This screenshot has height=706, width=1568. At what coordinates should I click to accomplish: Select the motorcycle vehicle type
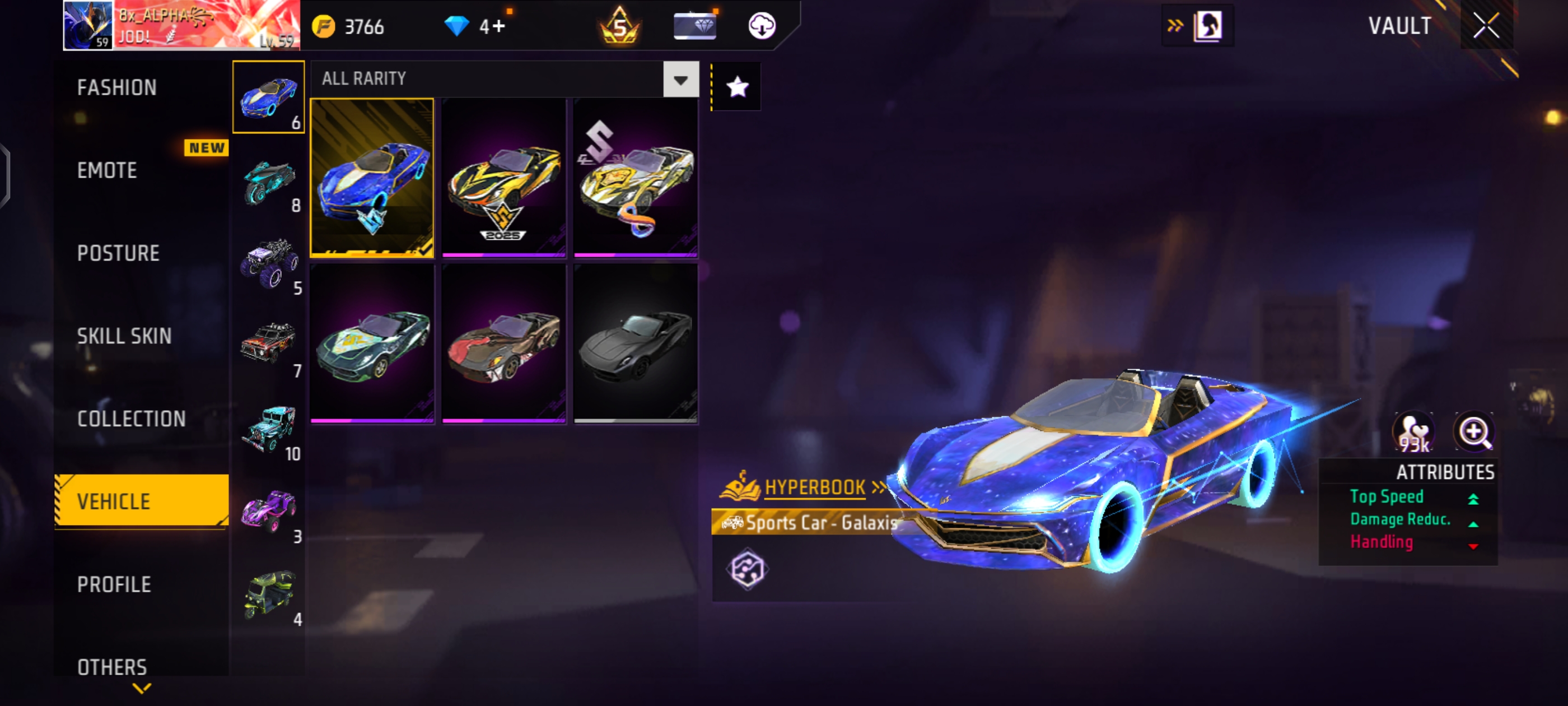coord(269,182)
